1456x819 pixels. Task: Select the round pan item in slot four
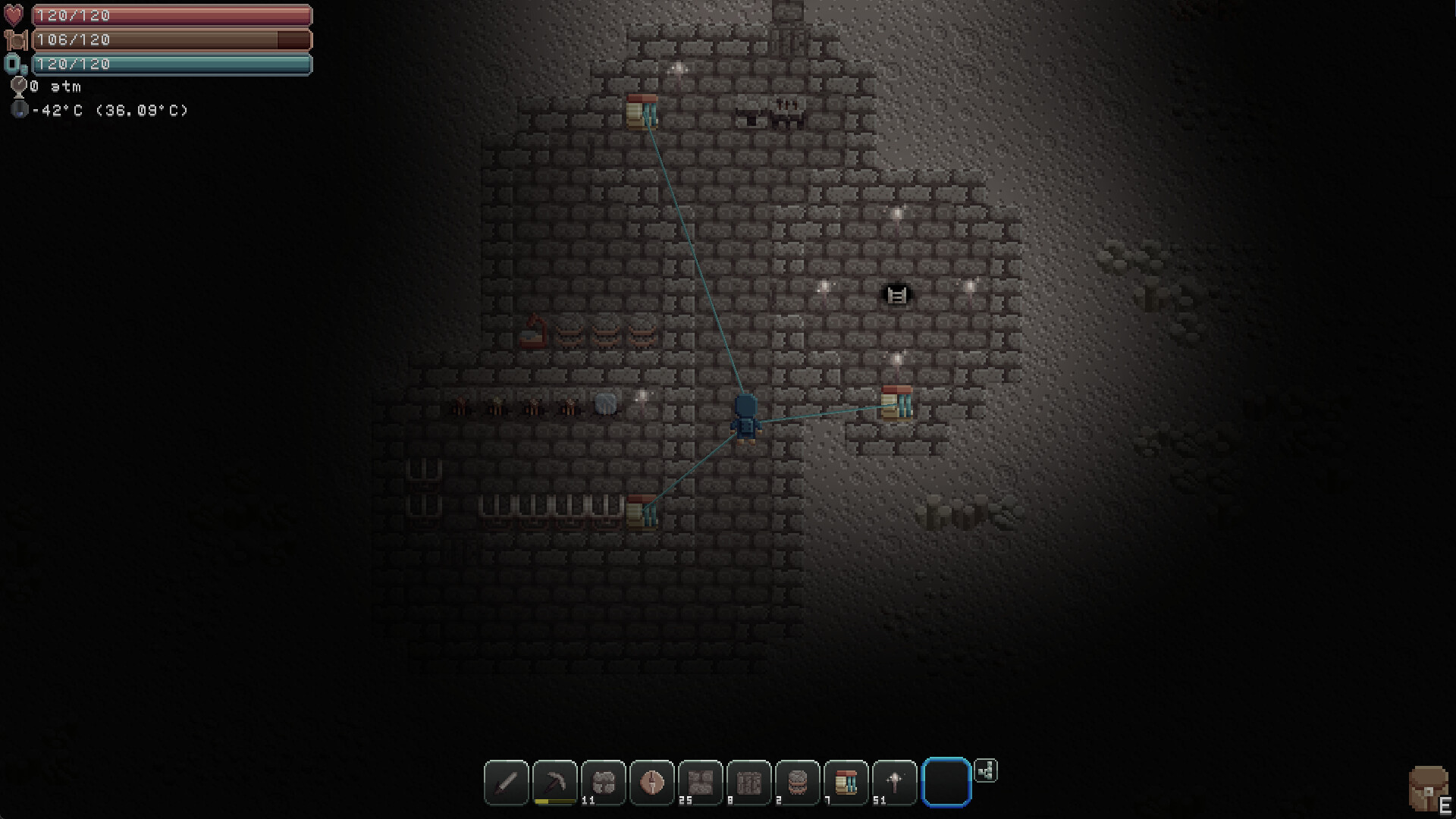tap(651, 783)
